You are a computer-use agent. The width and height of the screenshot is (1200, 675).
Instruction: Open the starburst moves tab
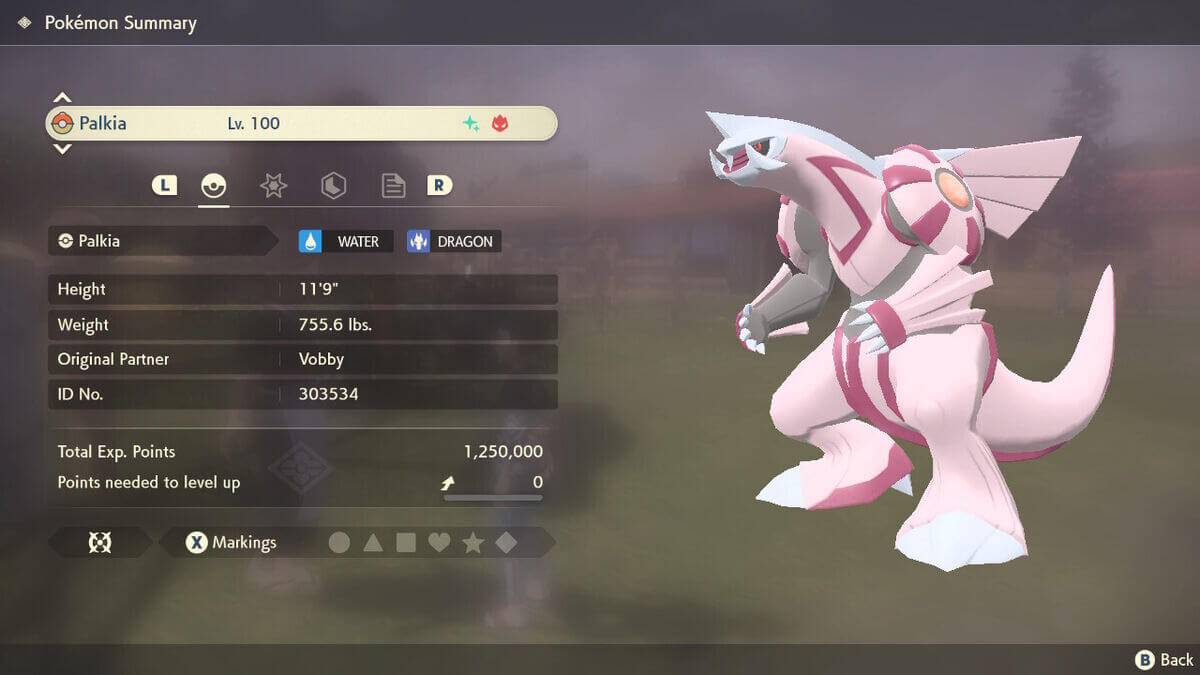(273, 185)
